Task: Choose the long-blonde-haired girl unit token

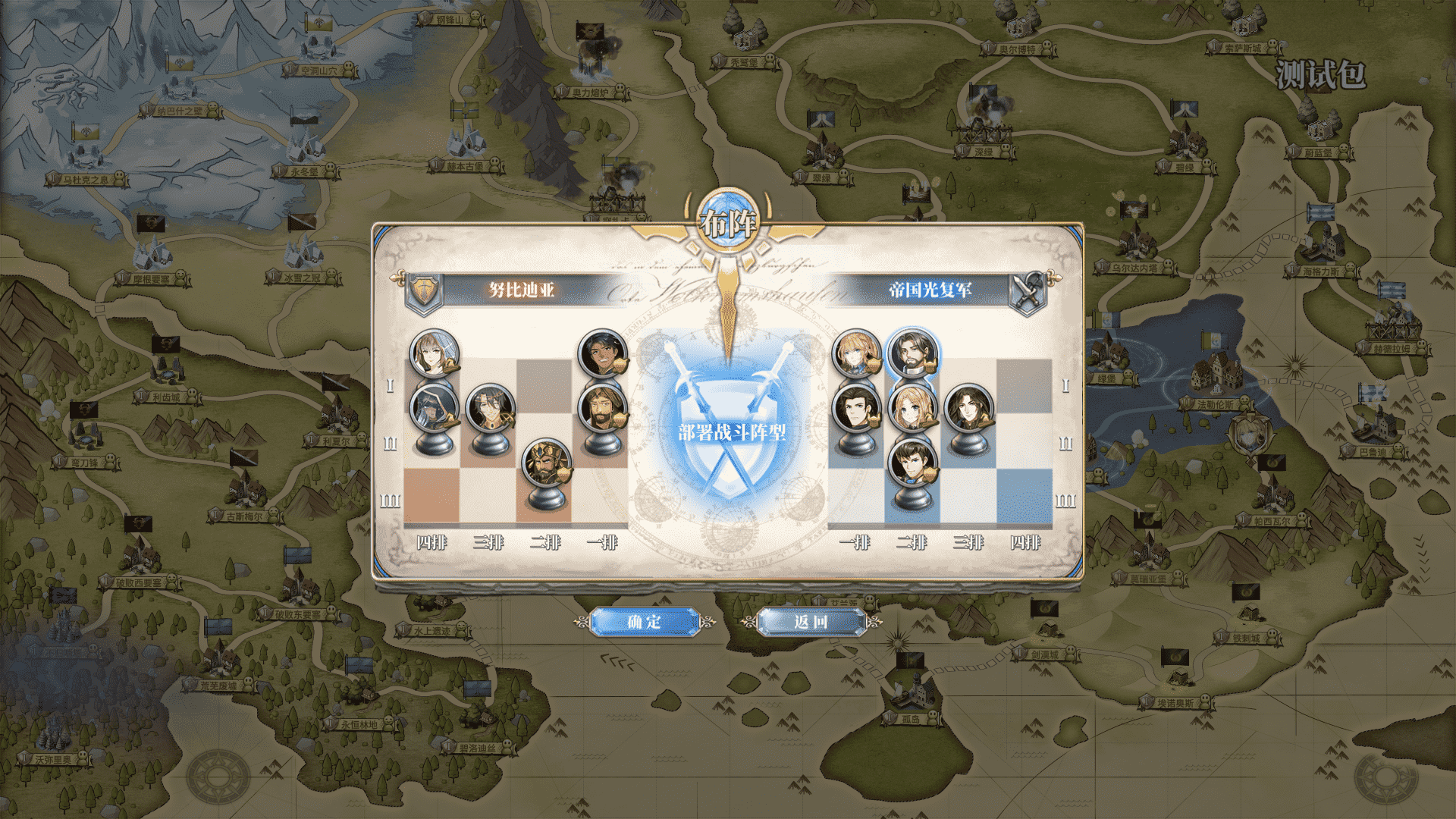Action: point(912,409)
